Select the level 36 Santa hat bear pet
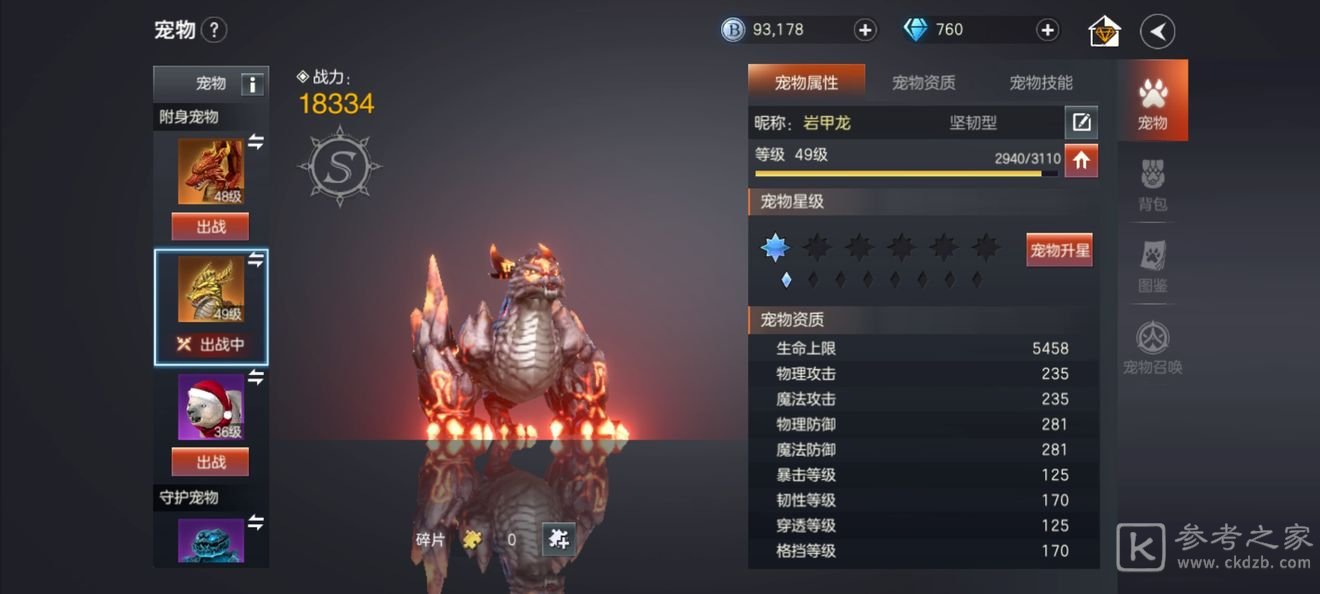Viewport: 1320px width, 594px height. pyautogui.click(x=211, y=407)
